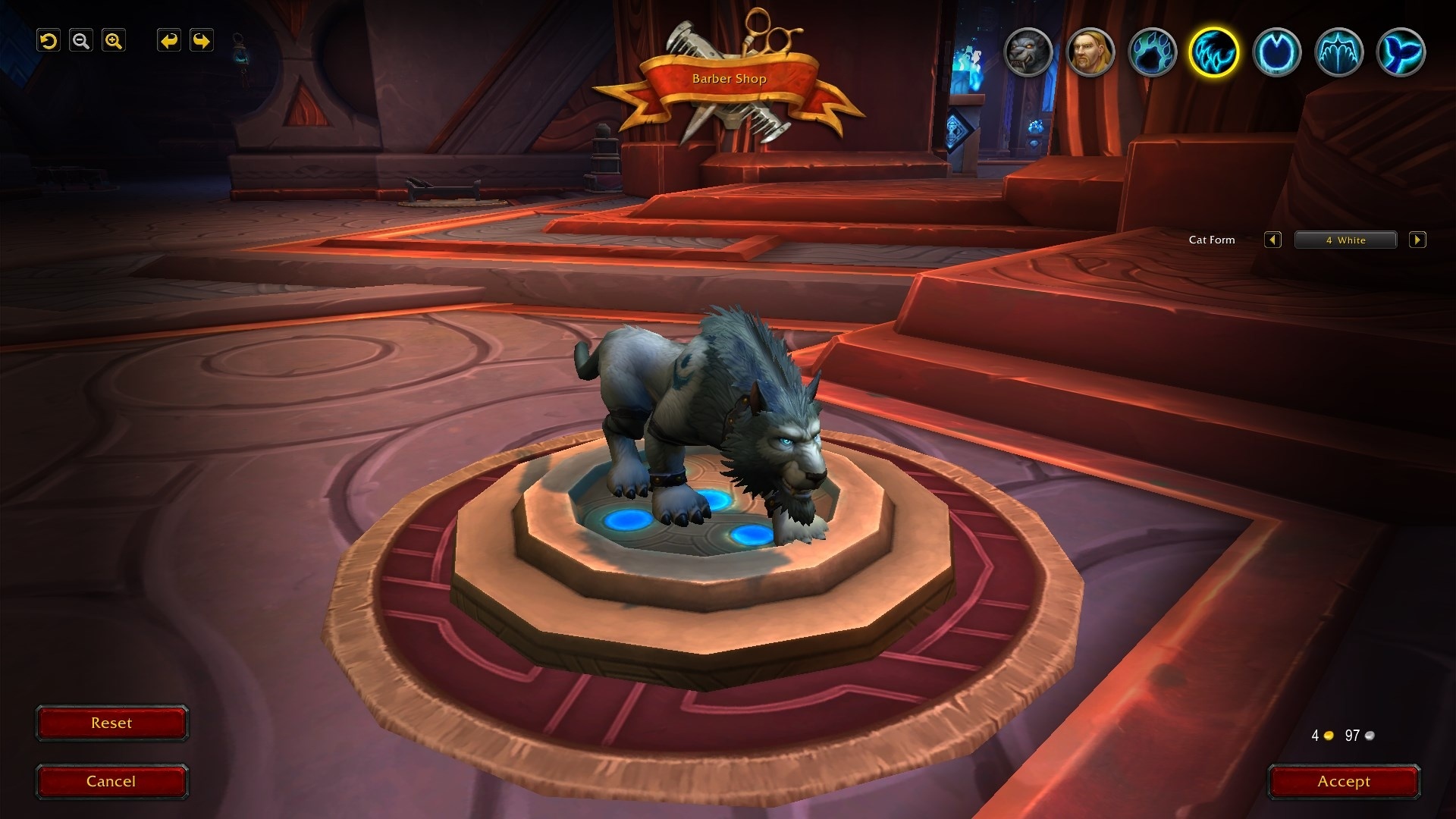
Task: Zoom out using the minus magnifier
Action: 81,41
